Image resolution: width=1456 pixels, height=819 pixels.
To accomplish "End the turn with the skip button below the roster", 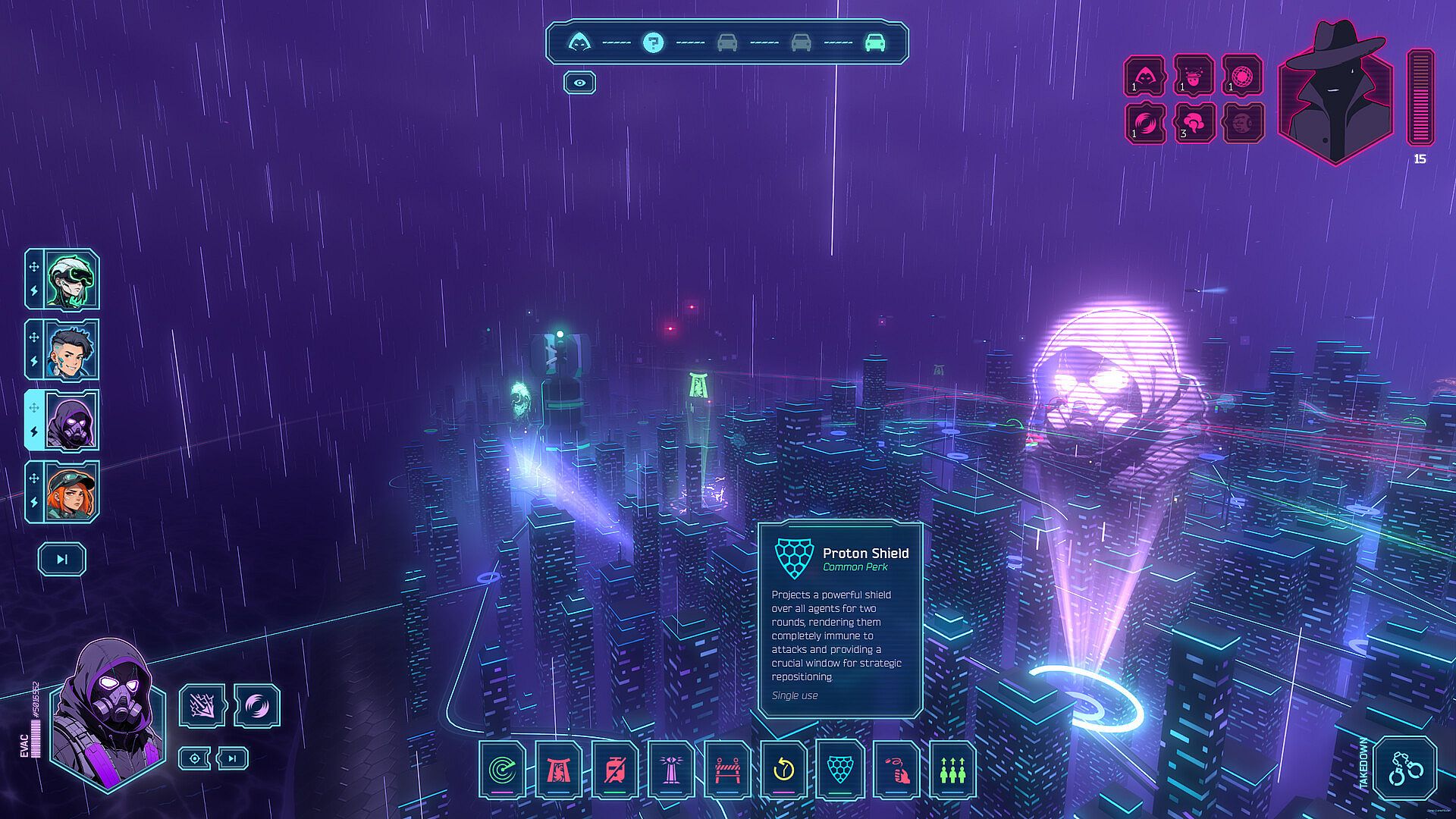I will pos(62,560).
